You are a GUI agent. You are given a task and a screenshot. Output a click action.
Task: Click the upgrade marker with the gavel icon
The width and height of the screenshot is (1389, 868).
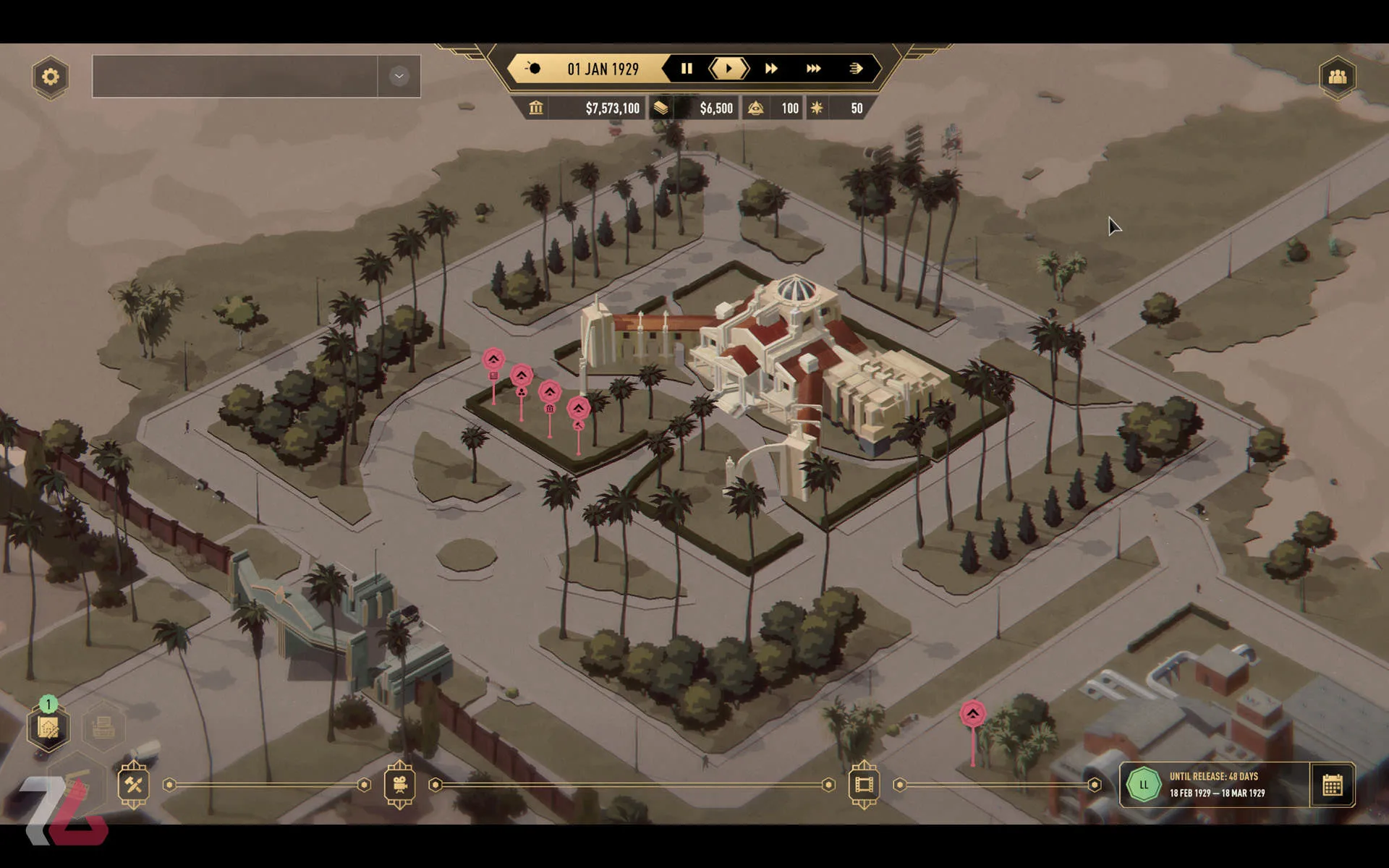click(578, 409)
